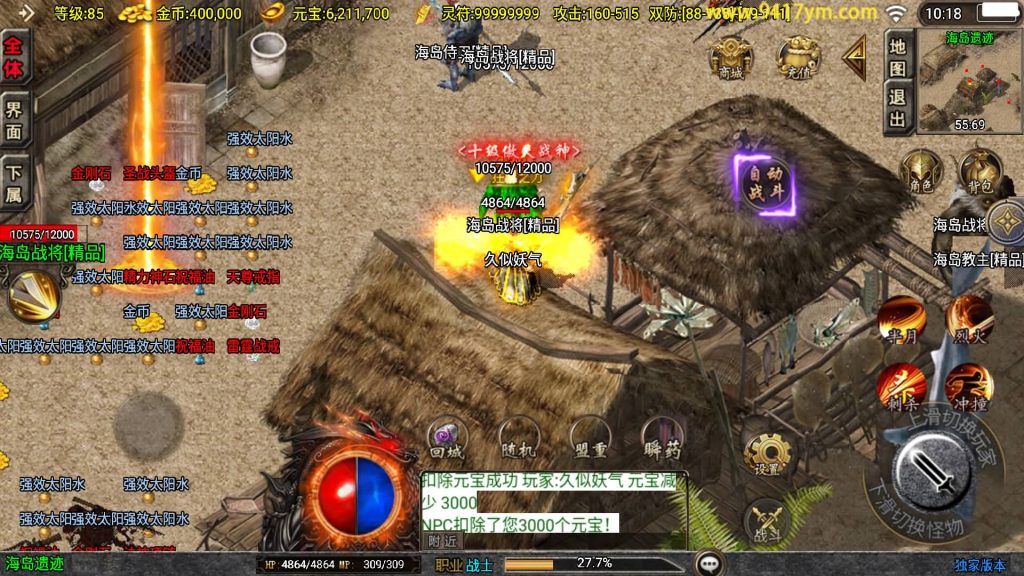
Task: Toggle 自动战斗 auto battle
Action: pyautogui.click(x=767, y=185)
